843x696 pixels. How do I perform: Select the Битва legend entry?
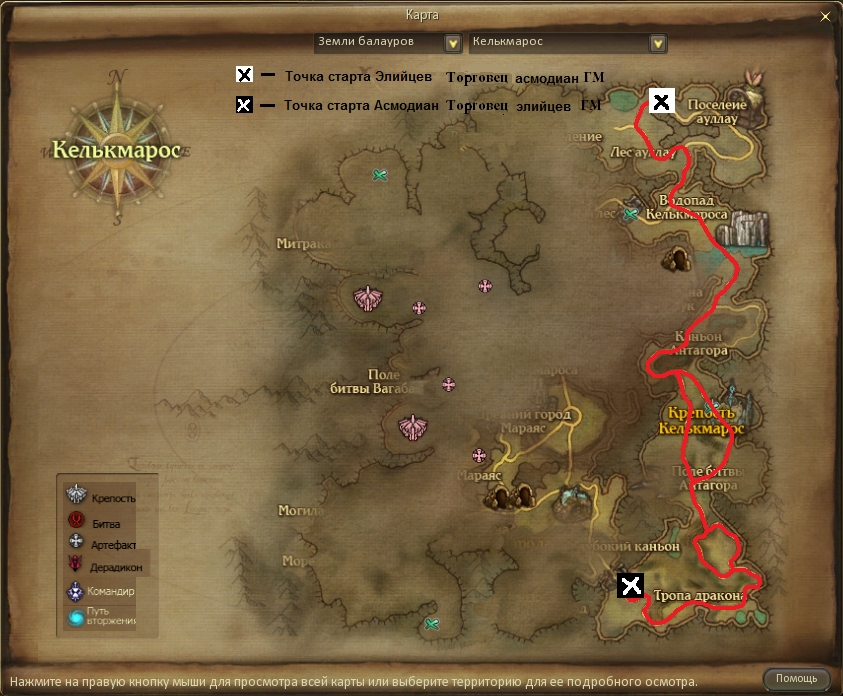click(x=98, y=521)
